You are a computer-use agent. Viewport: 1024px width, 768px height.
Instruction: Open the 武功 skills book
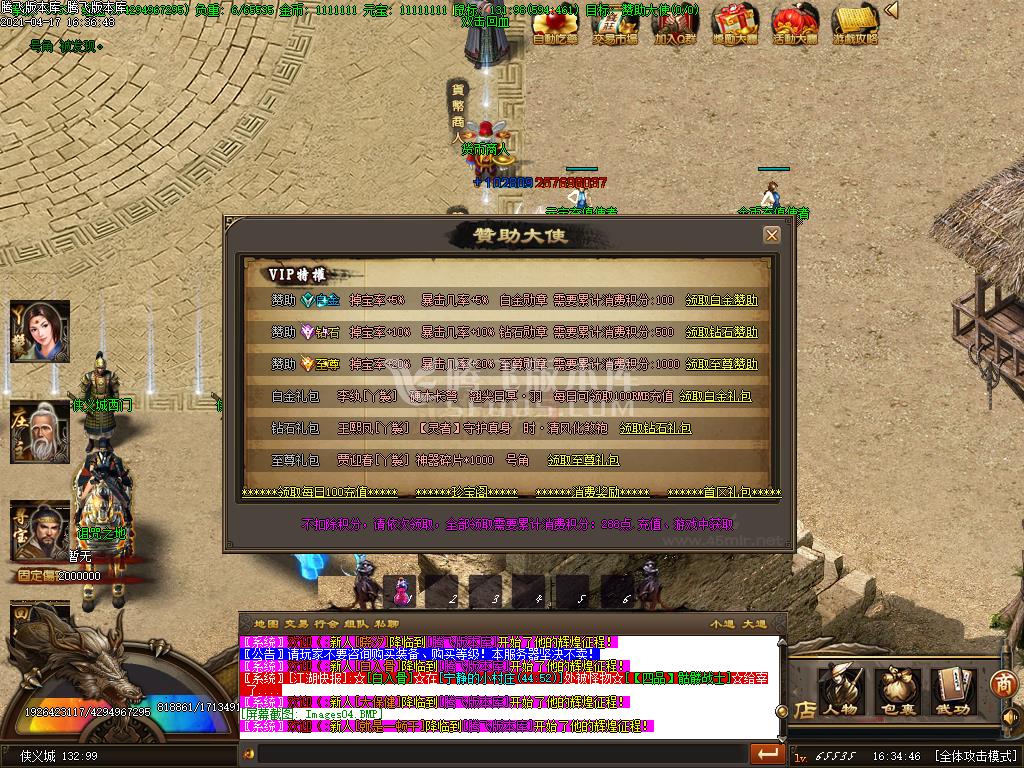pyautogui.click(x=952, y=690)
